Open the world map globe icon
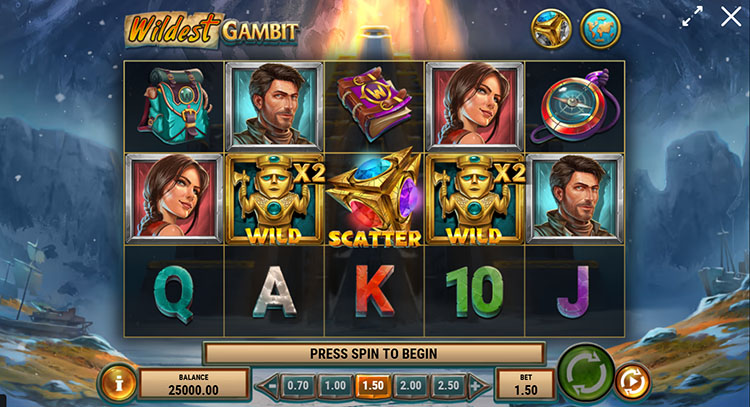This screenshot has height=407, width=750. [x=600, y=28]
